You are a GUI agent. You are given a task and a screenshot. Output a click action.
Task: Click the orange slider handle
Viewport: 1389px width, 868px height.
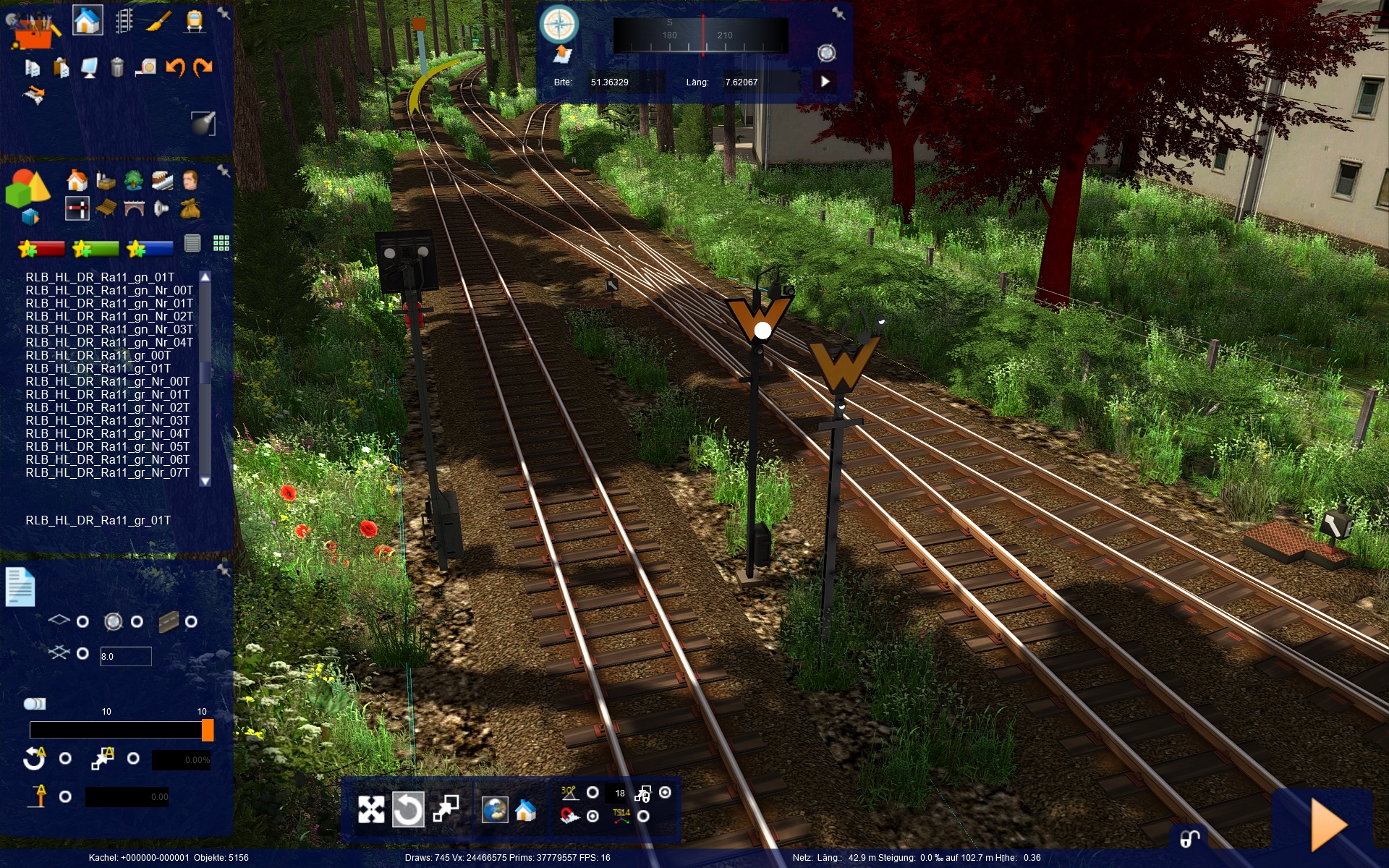coord(208,730)
